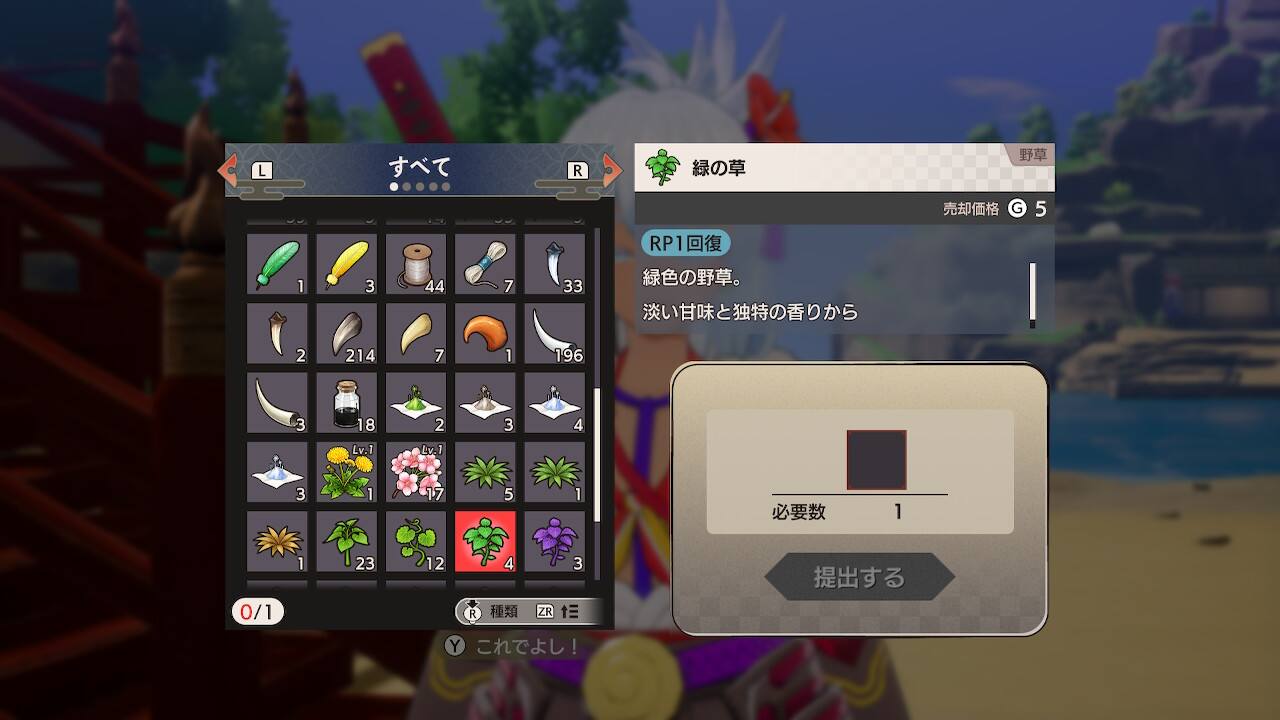This screenshot has width=1280, height=720.
Task: Select the round-leaf vine herb slot
Action: (416, 541)
